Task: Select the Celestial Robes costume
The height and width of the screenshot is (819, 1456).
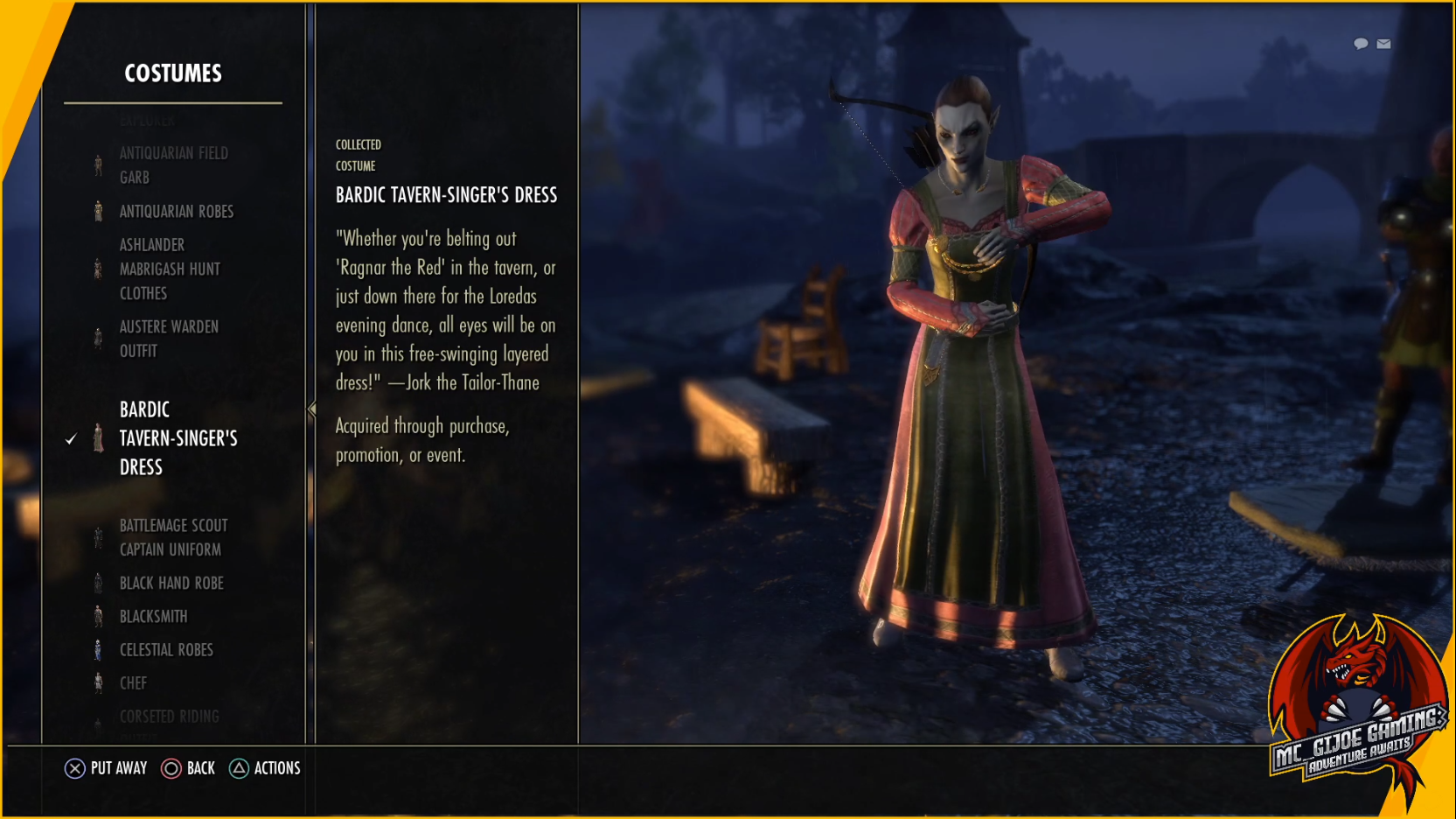Action: pyautogui.click(x=166, y=649)
